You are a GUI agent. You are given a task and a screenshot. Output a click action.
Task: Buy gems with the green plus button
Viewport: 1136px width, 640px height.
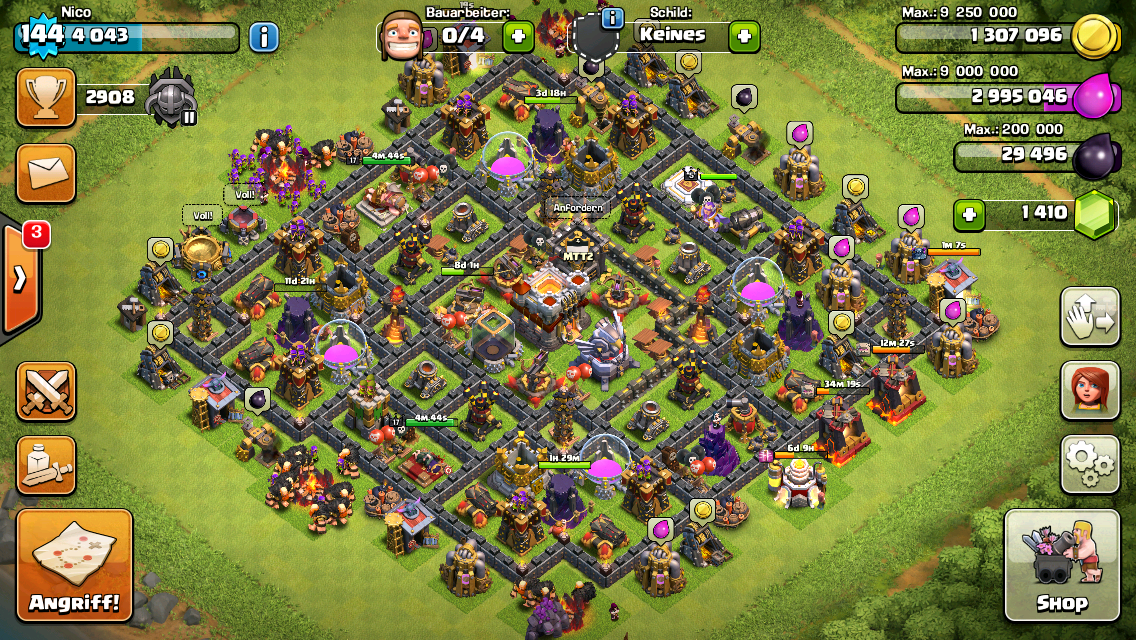tap(967, 213)
